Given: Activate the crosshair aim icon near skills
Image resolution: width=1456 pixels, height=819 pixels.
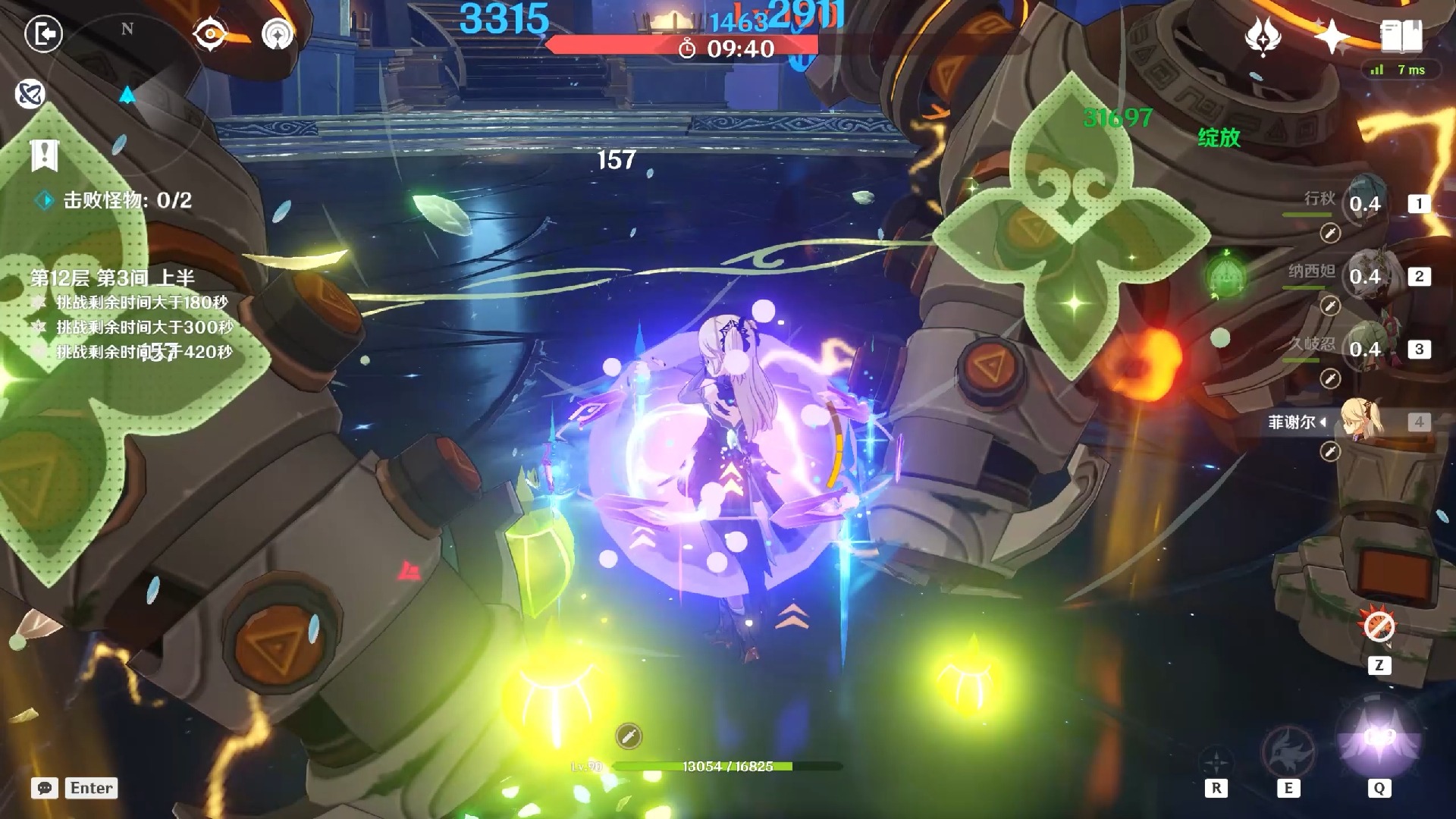Looking at the screenshot, I should point(1216,761).
